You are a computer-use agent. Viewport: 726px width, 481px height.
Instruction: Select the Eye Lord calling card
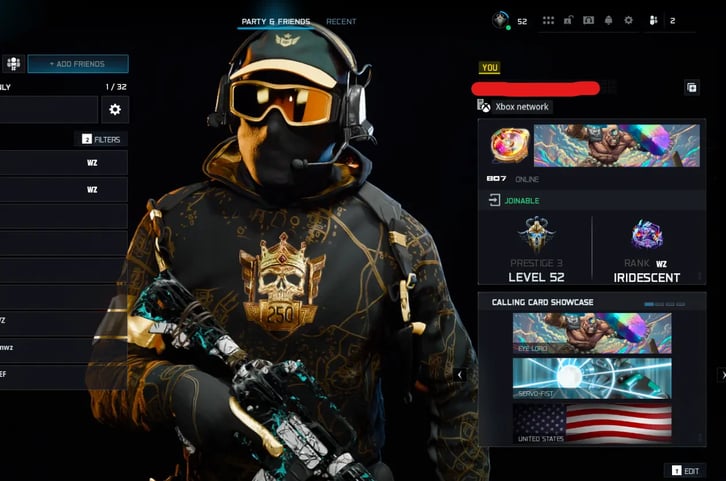click(x=592, y=333)
